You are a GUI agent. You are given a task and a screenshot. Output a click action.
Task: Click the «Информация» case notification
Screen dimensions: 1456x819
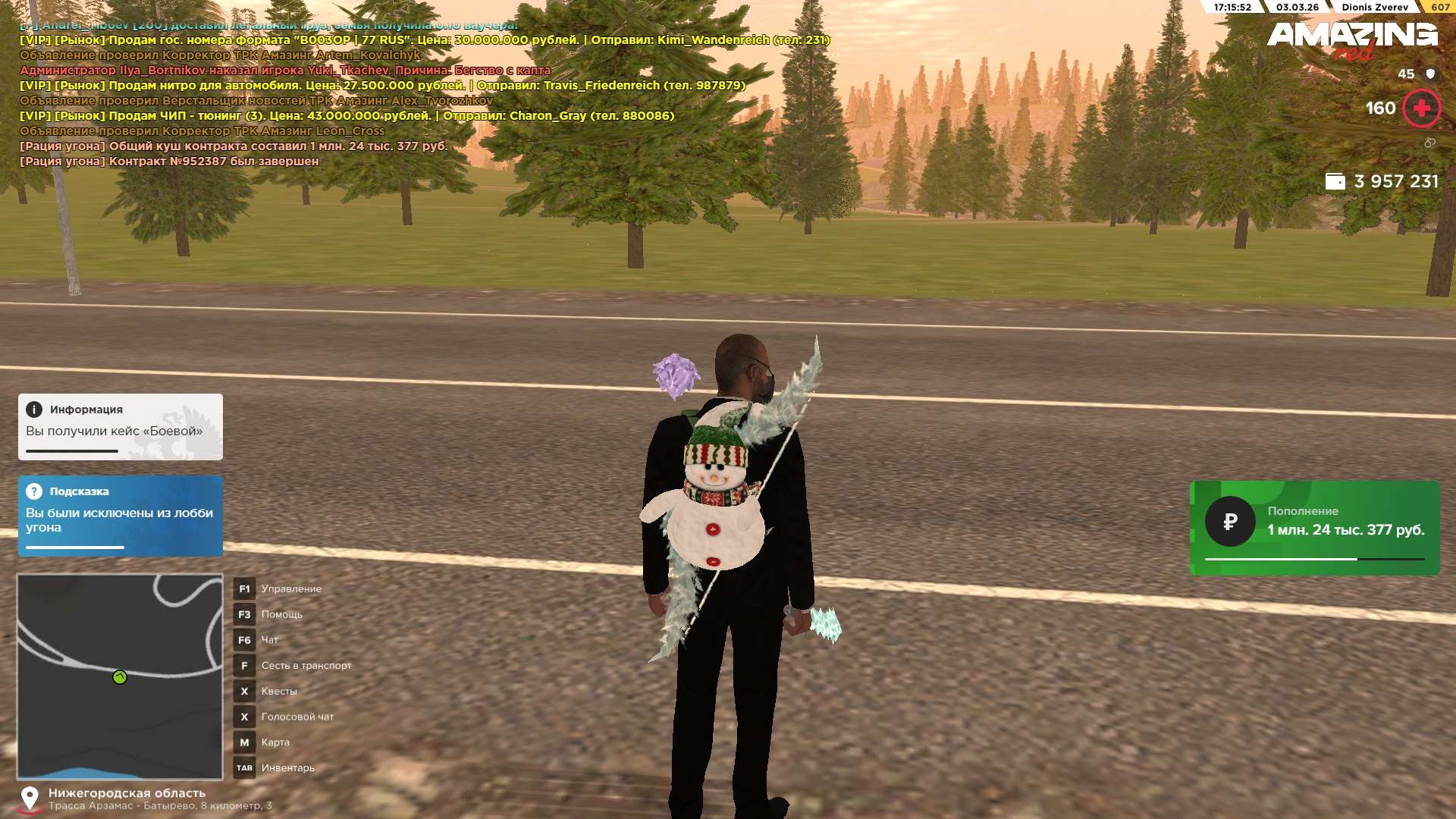(121, 426)
